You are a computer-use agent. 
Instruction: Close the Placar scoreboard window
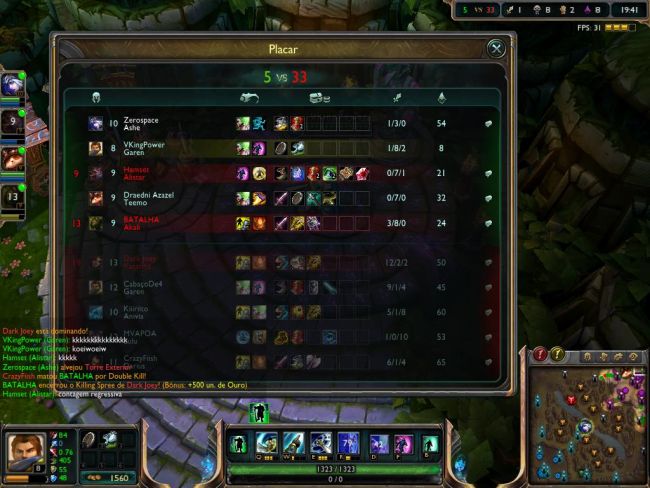coord(495,48)
